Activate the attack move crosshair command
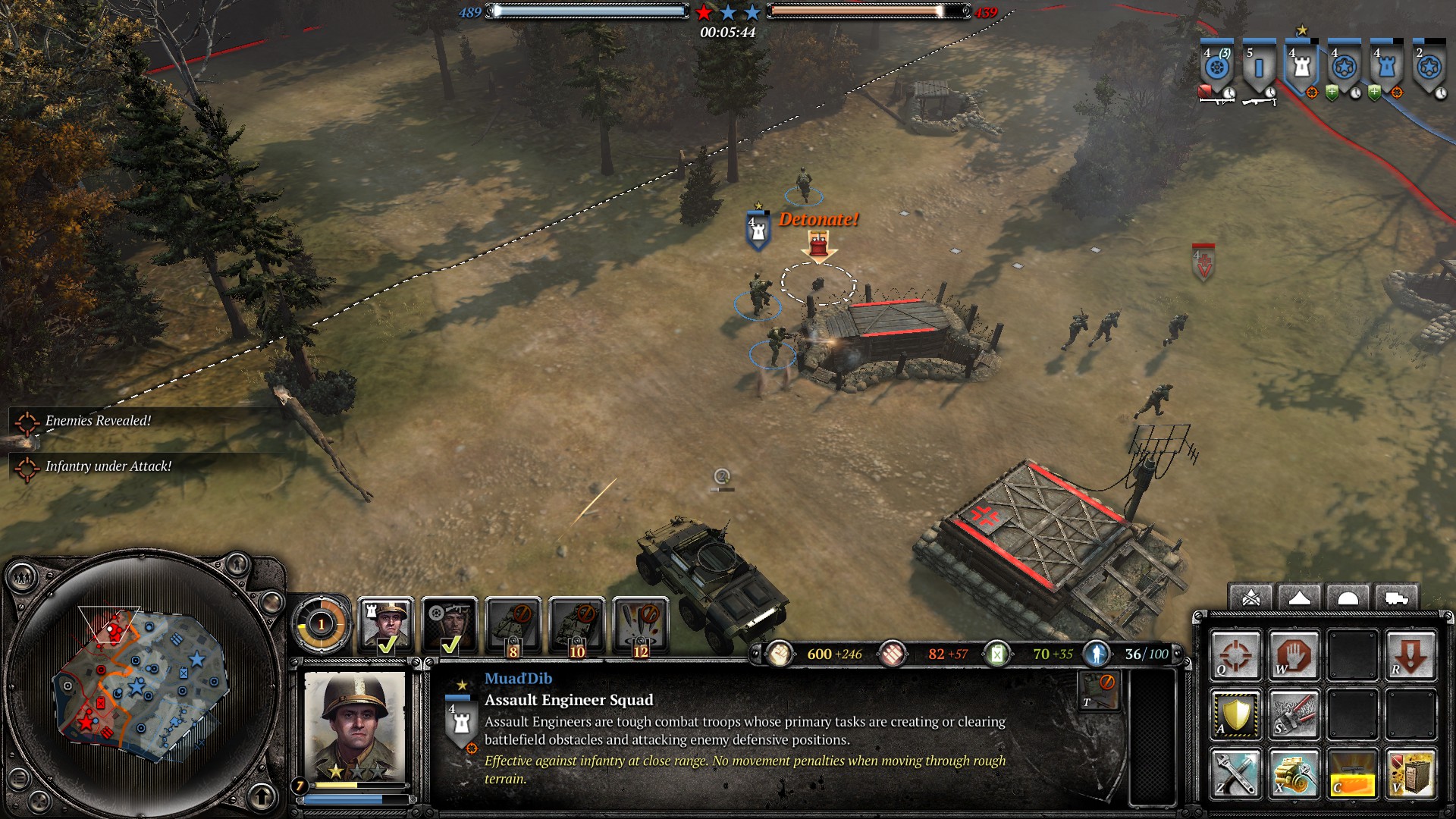The image size is (1456, 819). [x=1235, y=655]
